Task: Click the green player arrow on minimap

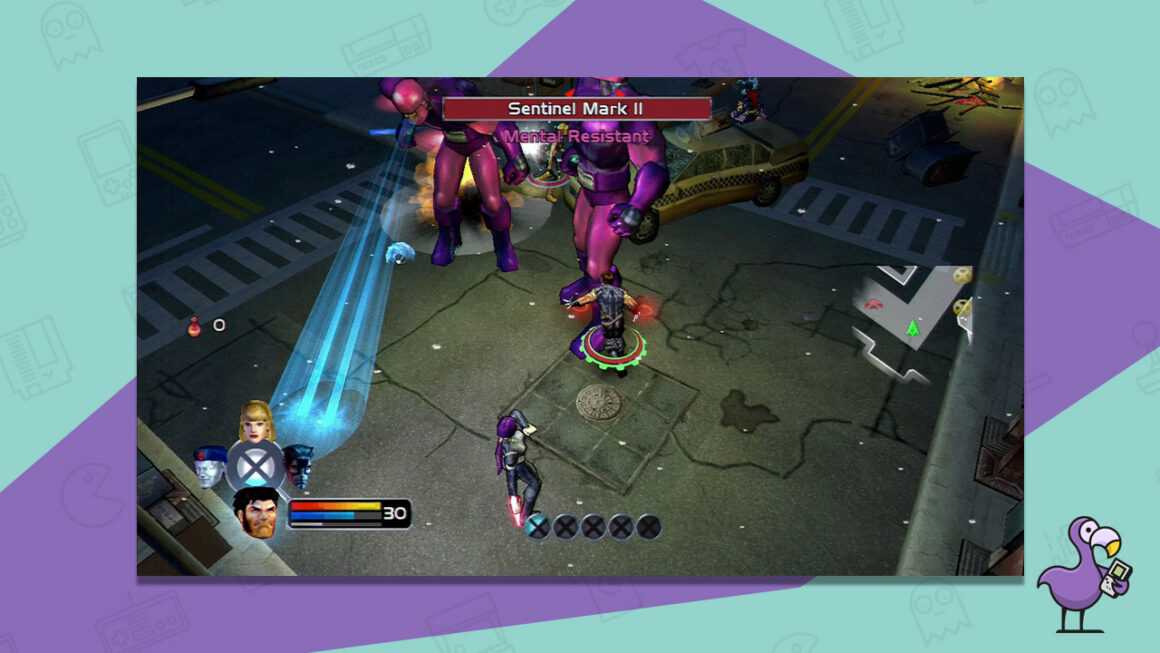Action: pos(912,328)
